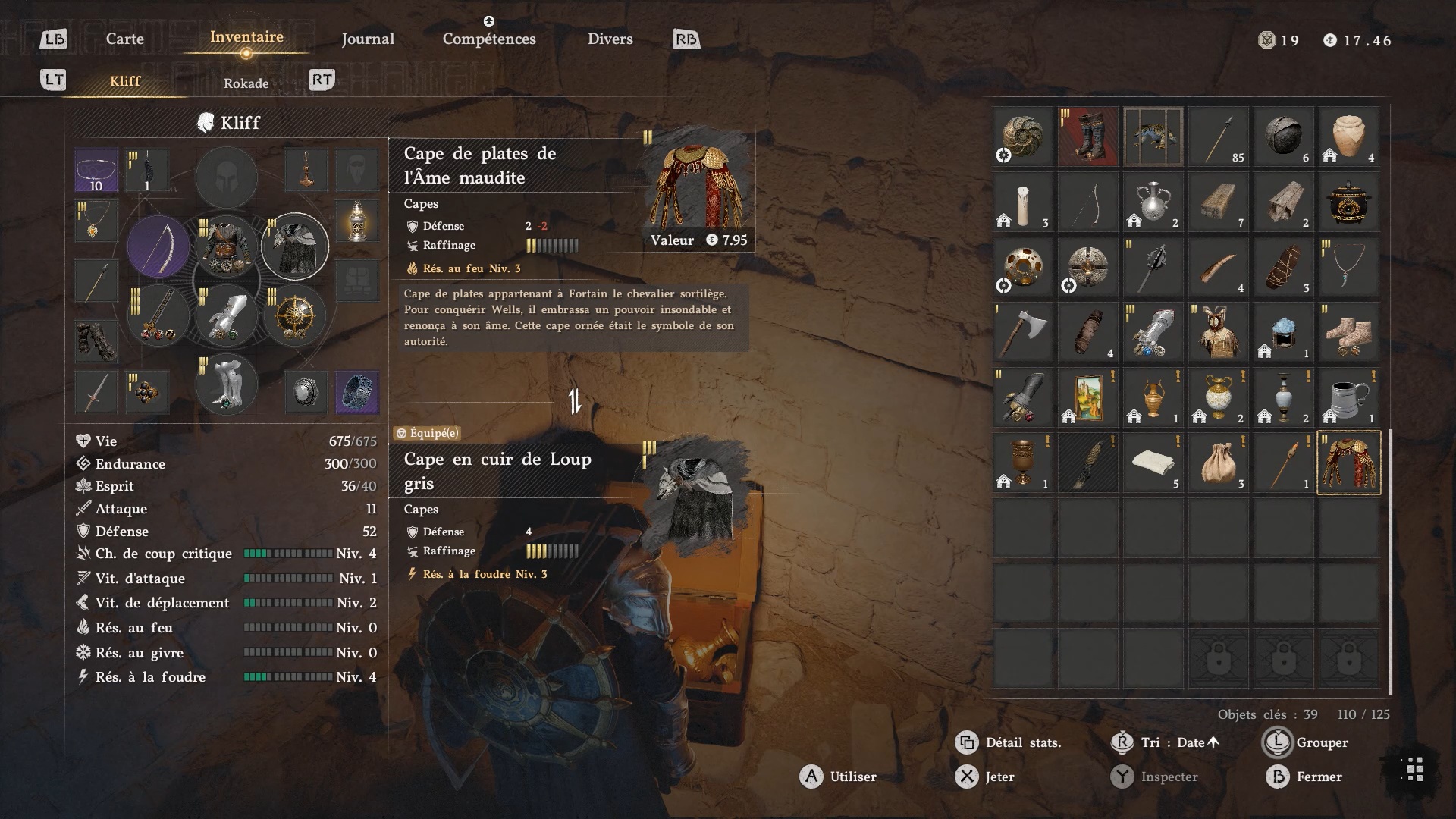Viewport: 1456px width, 819px height.
Task: Open Détail stats.
Action: pos(1009,742)
